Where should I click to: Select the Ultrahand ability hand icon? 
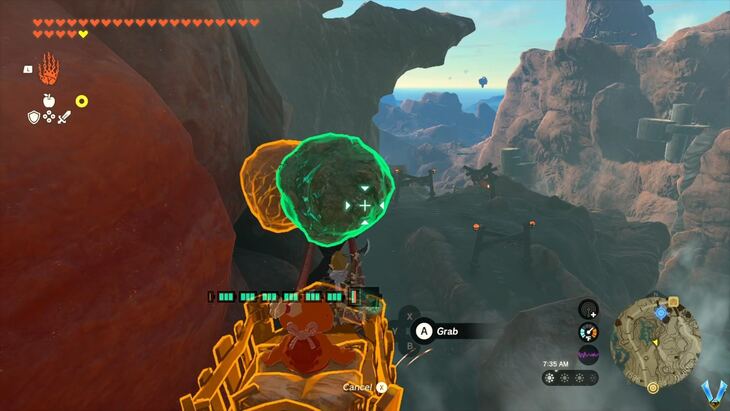(x=47, y=70)
